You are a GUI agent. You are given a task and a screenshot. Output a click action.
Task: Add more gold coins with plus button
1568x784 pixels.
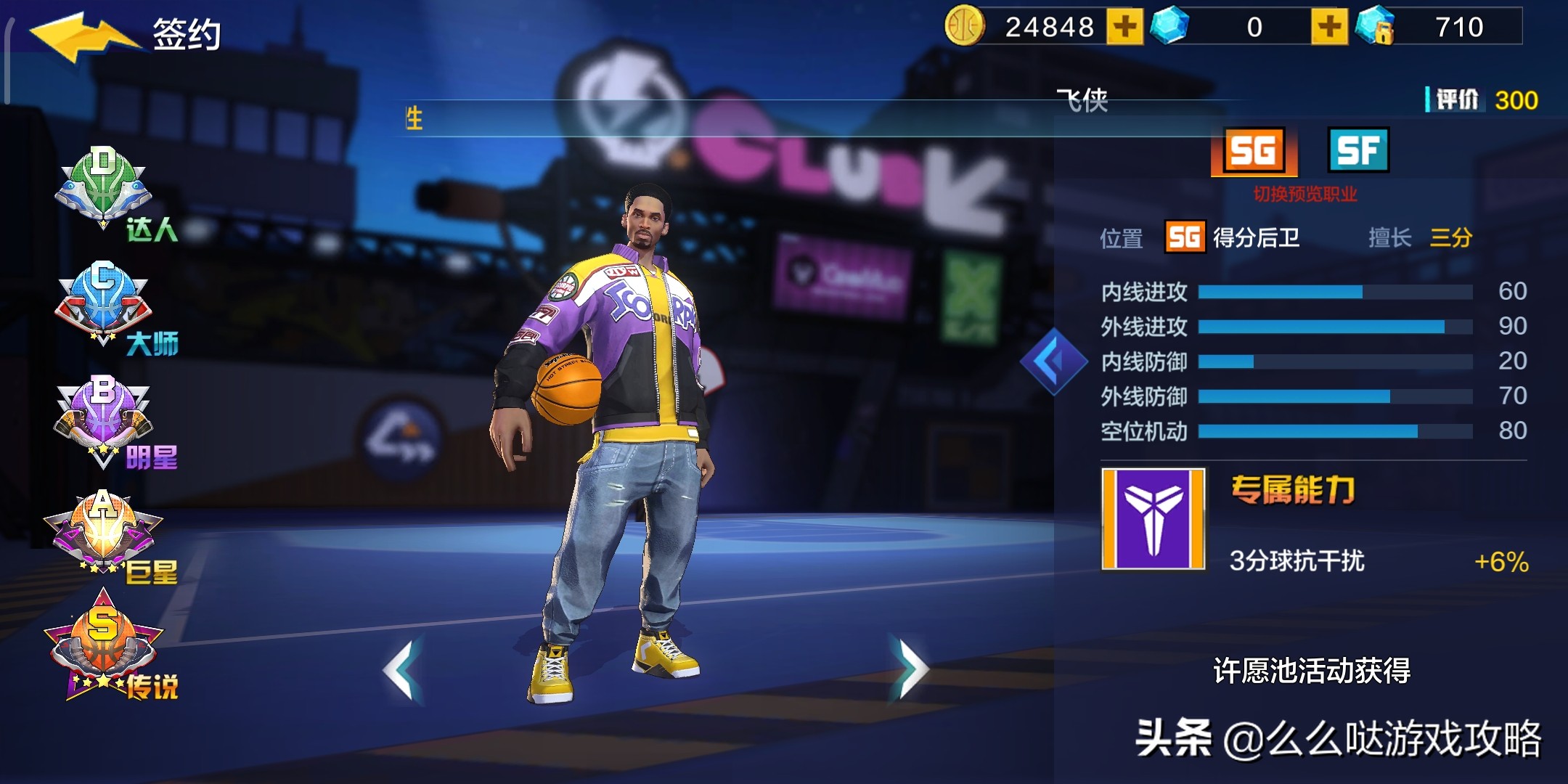coord(1124,28)
